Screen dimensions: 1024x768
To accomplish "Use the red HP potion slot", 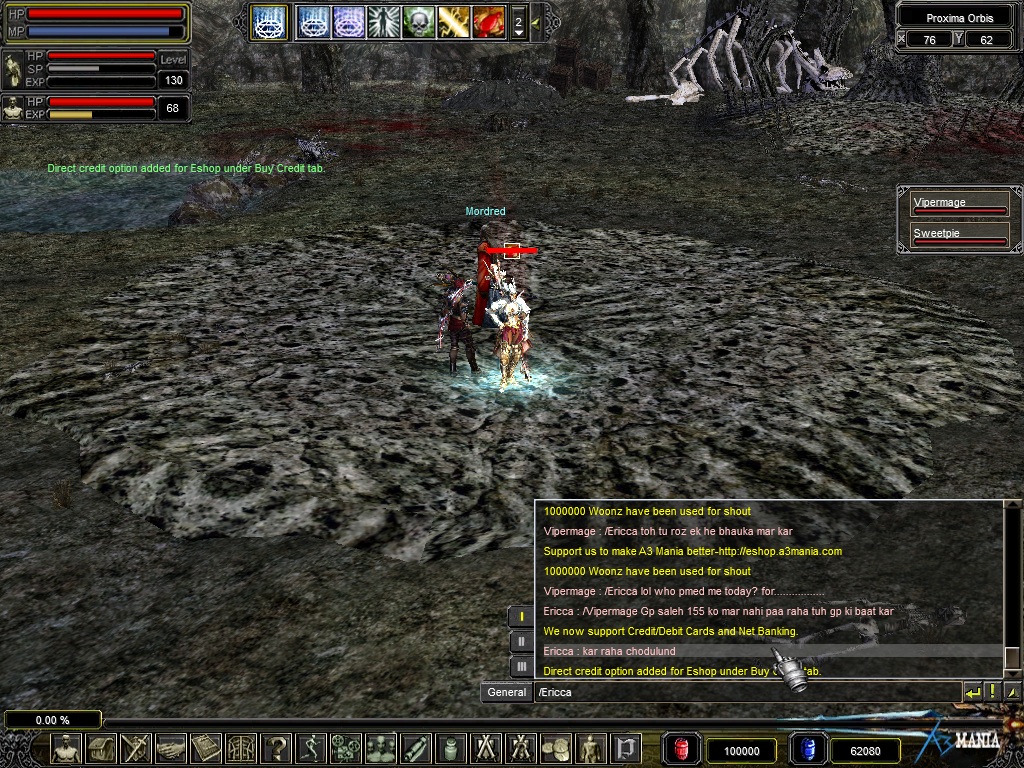I will point(682,749).
